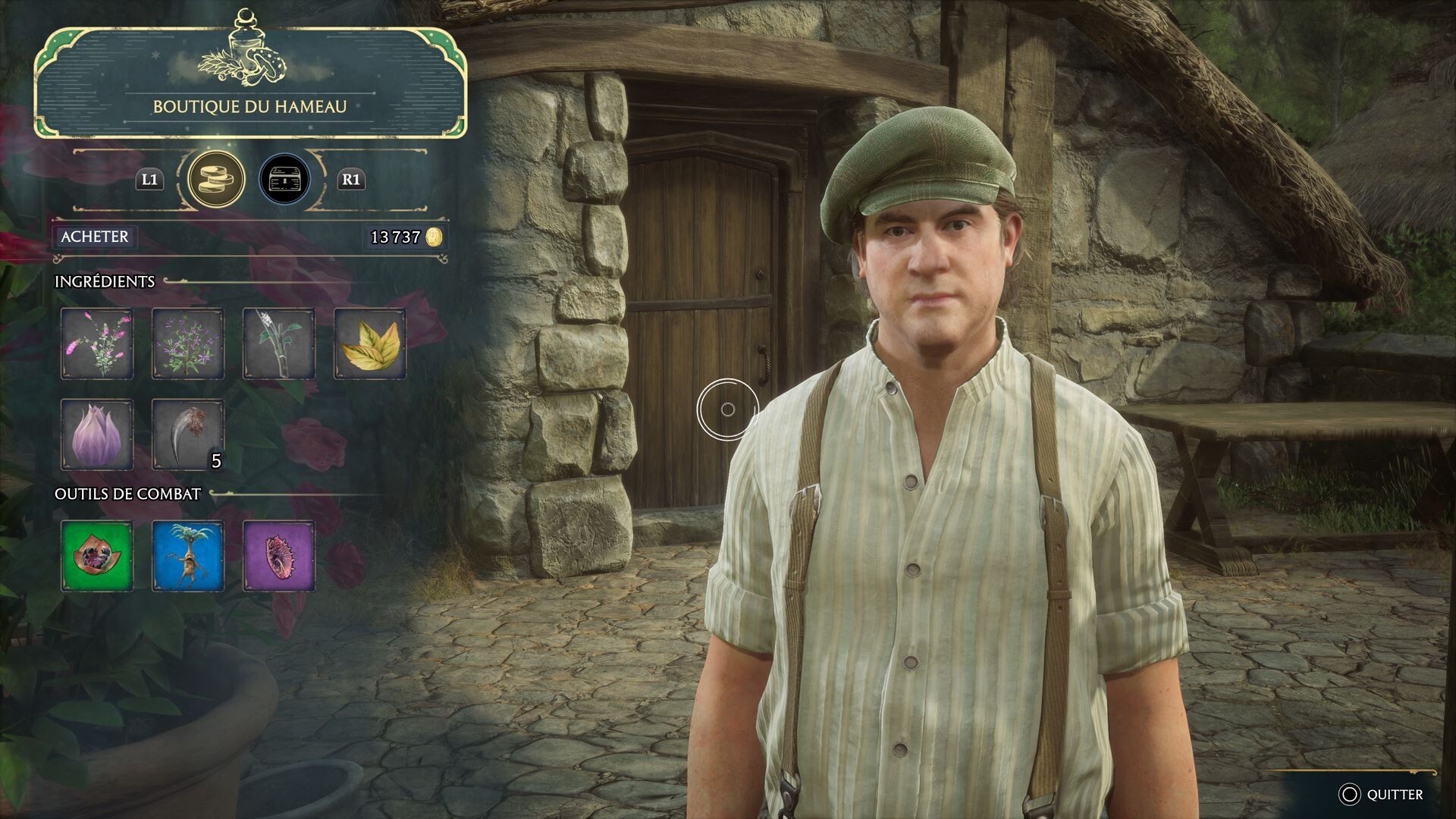Choose the purple flowering plant ingredient
The image size is (1456, 819).
[x=188, y=344]
